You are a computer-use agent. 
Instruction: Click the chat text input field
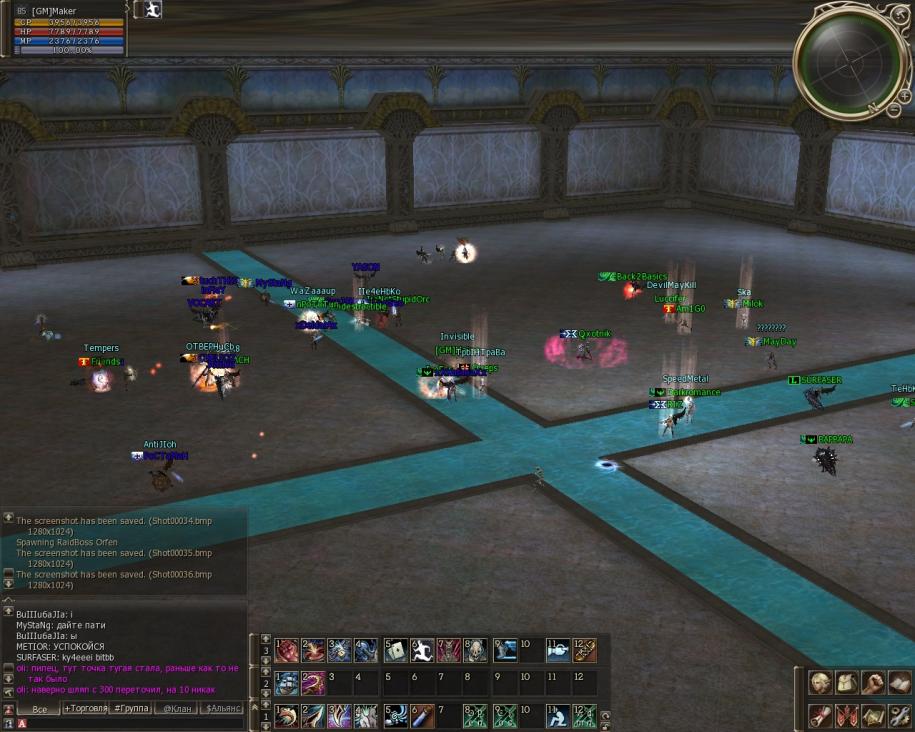(130, 723)
